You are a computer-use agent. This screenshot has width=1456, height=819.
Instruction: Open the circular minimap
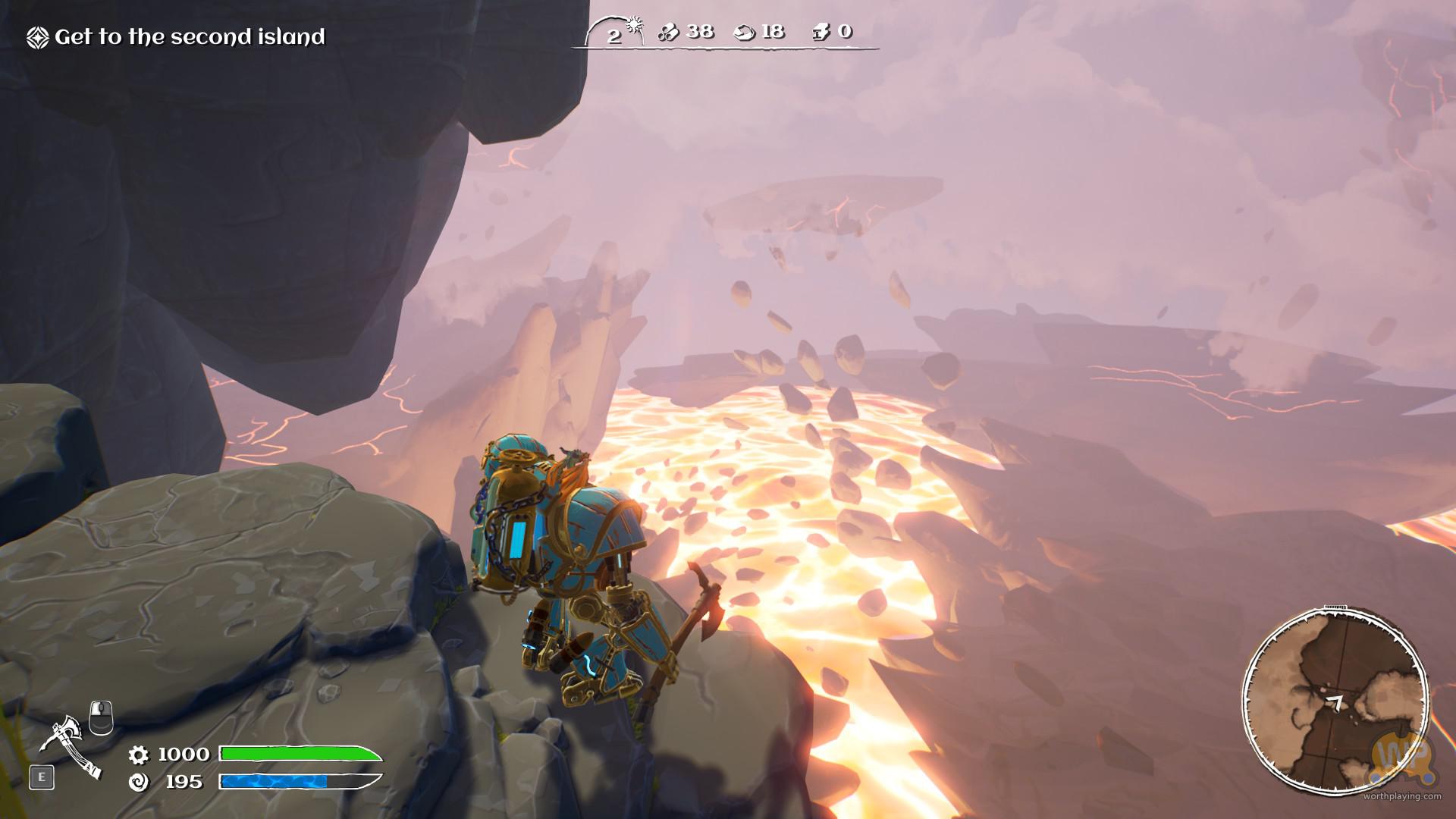[x=1335, y=702]
